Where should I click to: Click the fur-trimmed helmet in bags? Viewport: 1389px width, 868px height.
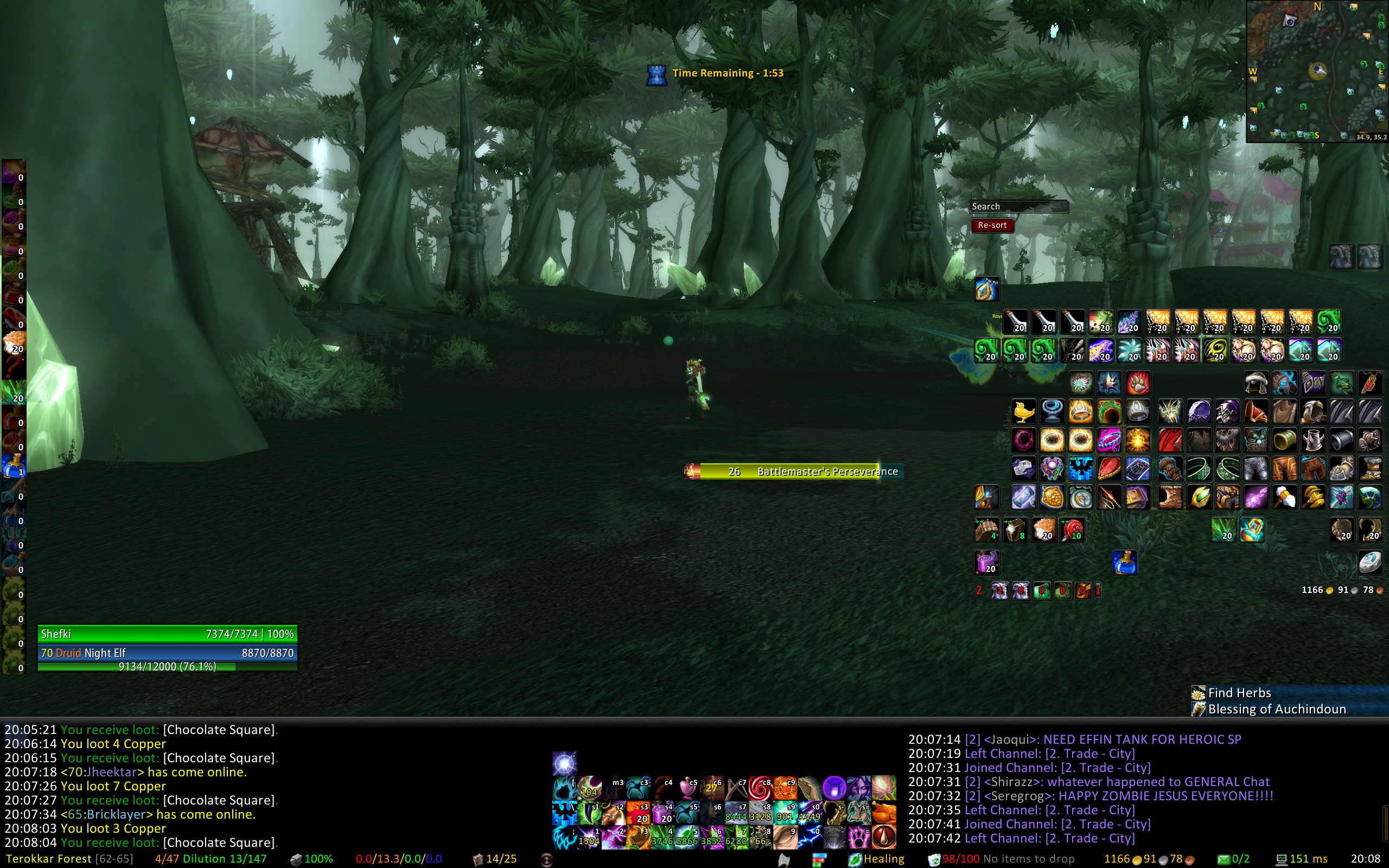(x=1256, y=383)
